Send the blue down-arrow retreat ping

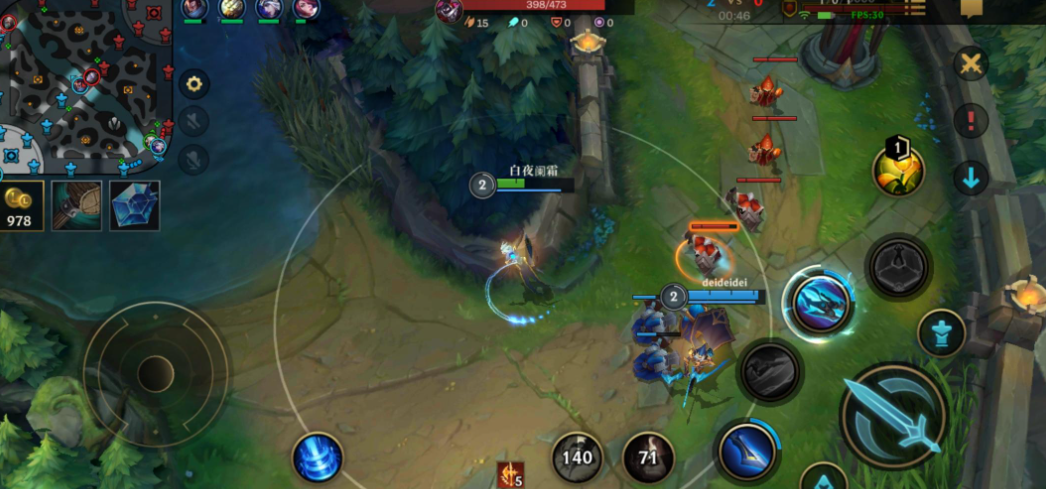[x=970, y=178]
